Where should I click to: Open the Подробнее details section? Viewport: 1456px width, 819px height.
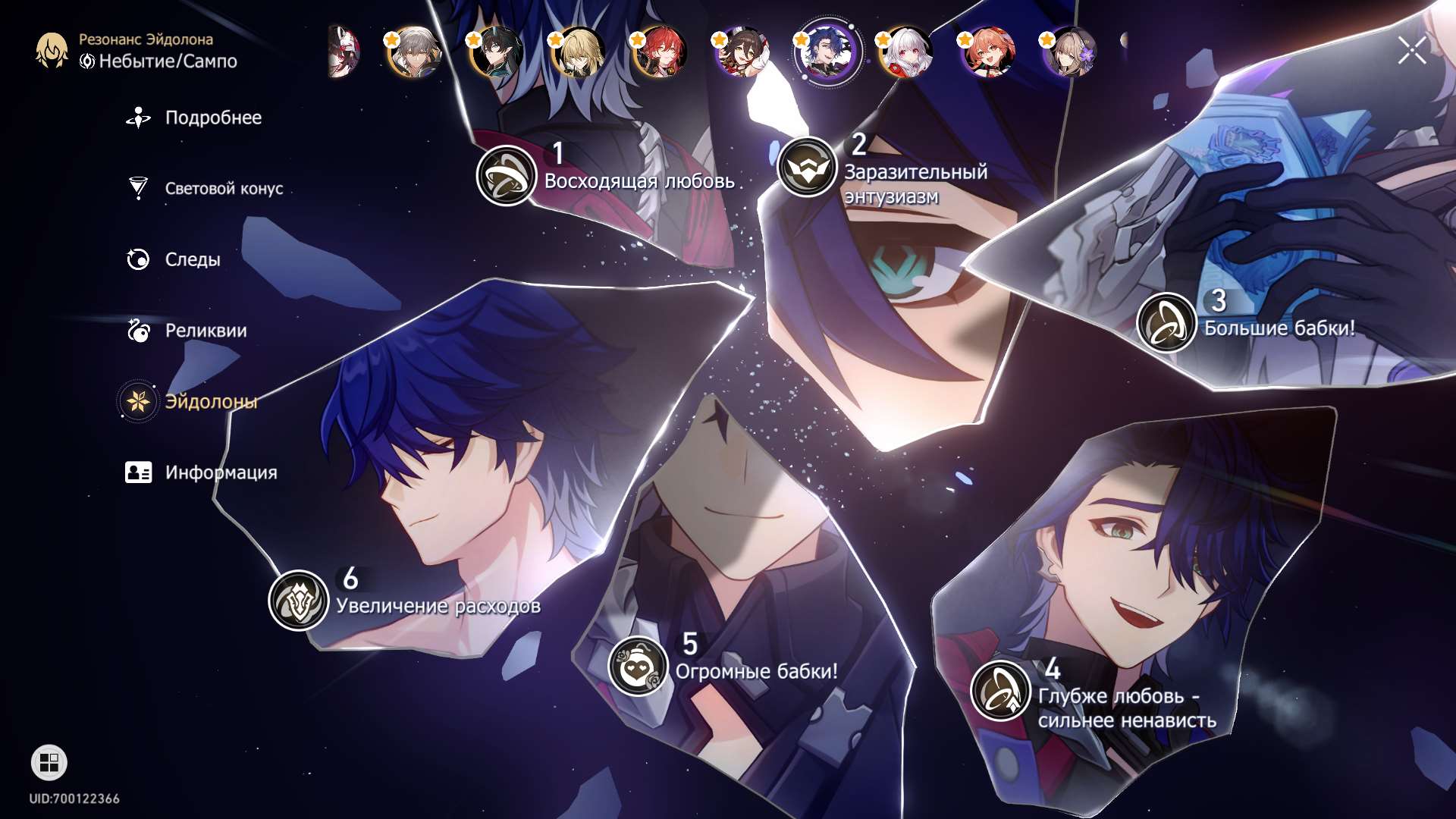(x=212, y=118)
